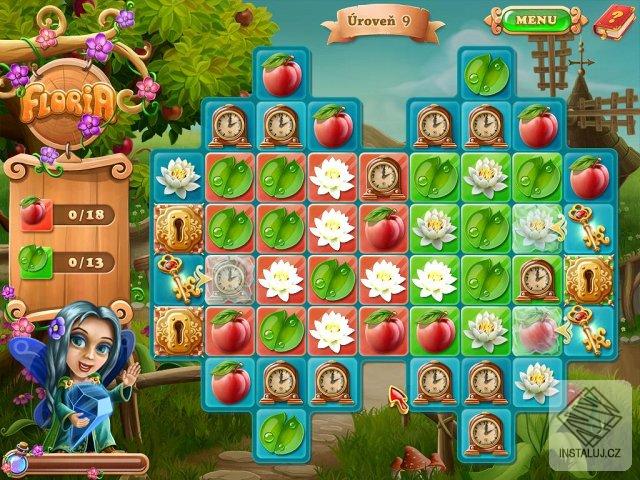Open the green MENU button

pos(536,19)
